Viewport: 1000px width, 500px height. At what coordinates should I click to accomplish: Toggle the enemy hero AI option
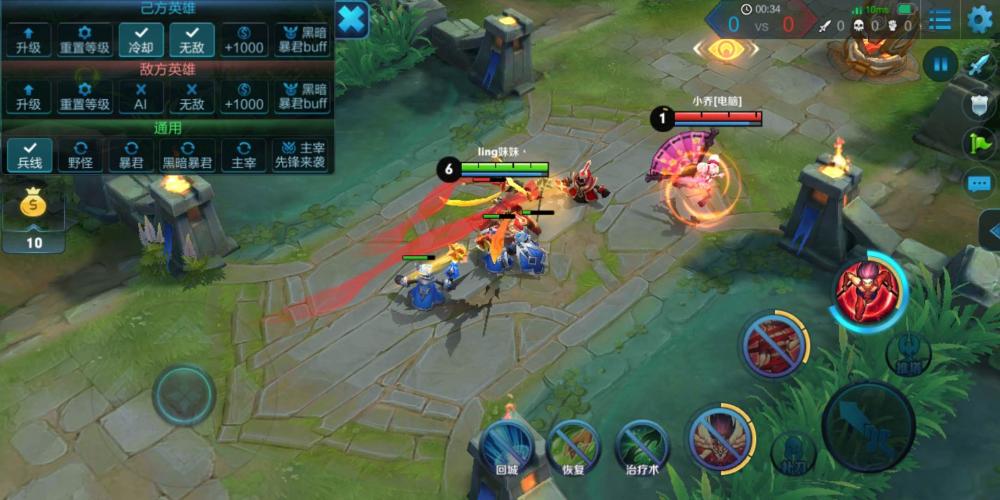click(x=140, y=97)
